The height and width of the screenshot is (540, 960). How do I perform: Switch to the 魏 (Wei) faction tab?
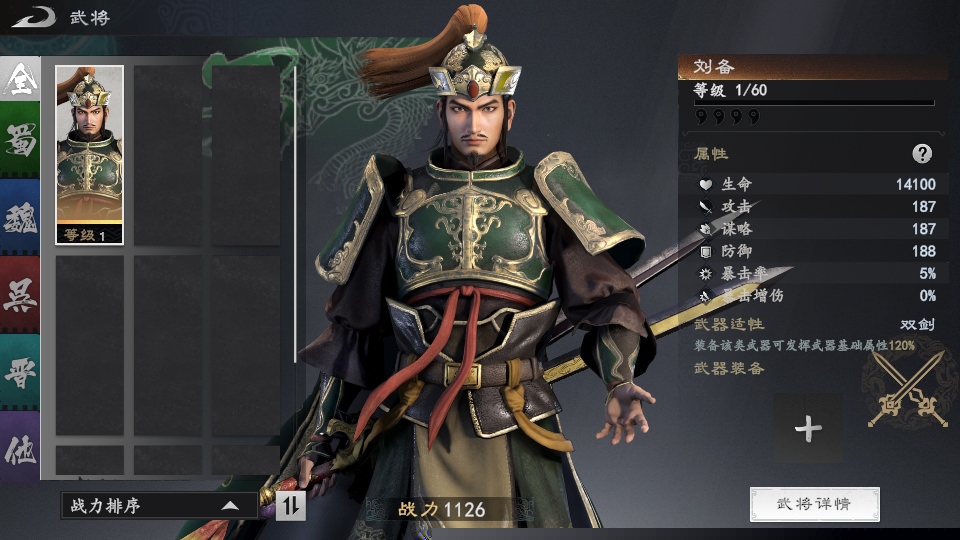point(20,217)
